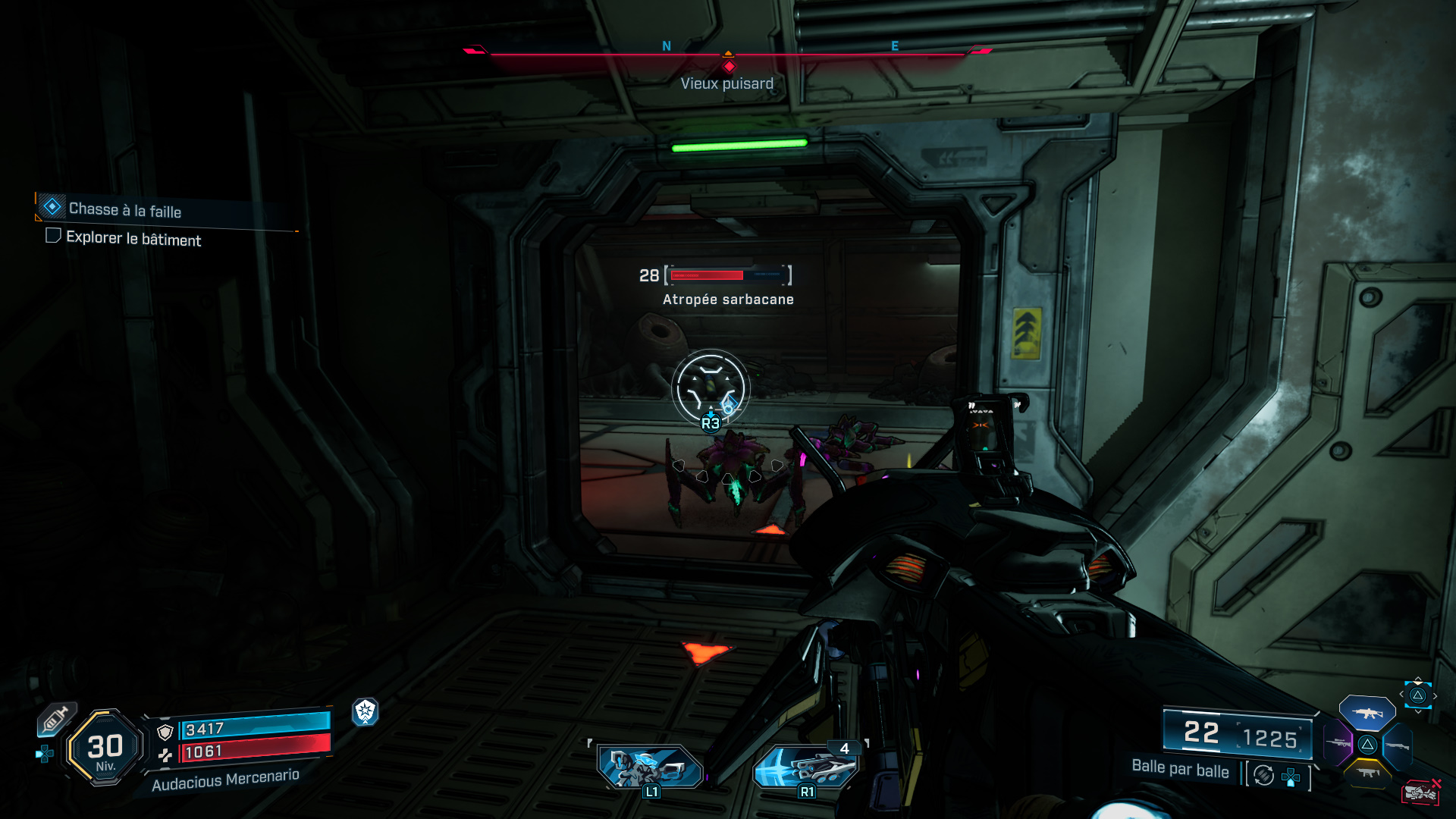Click the cyan-framed triangle weapon-swap selector
Screen dimensions: 1456x819
tap(1417, 695)
